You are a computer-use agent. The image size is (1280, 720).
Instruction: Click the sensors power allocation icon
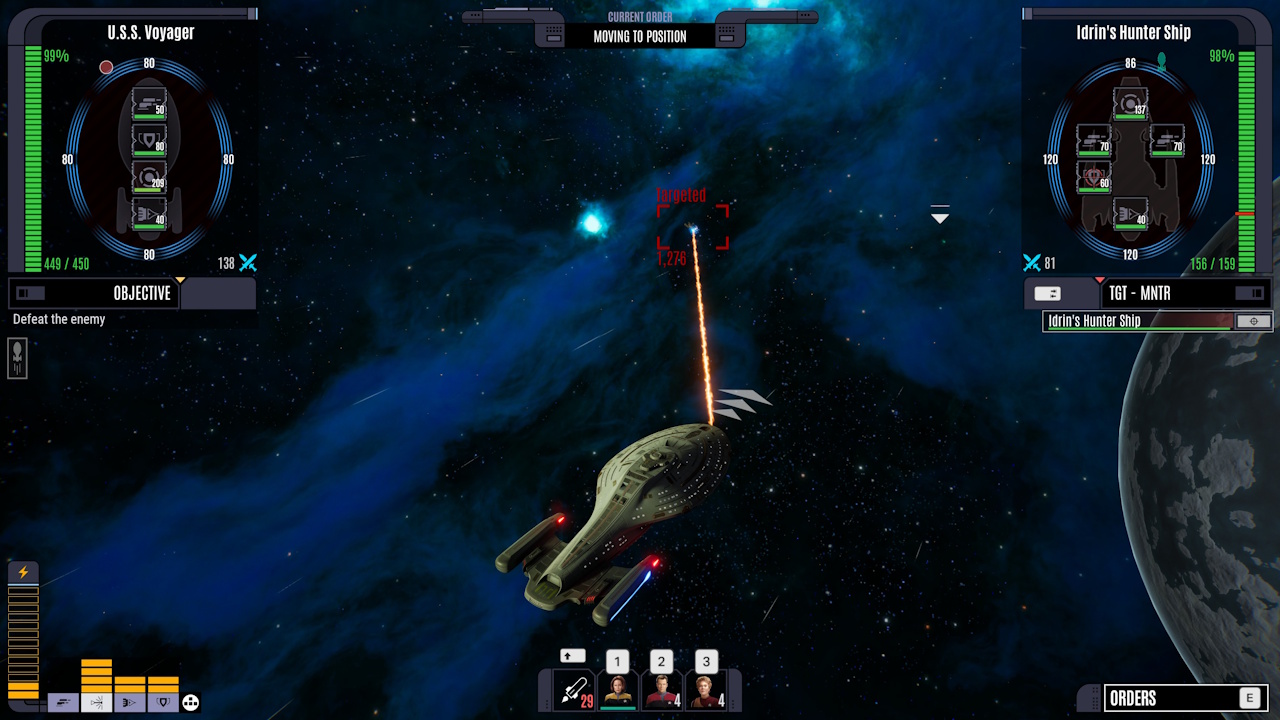tap(97, 702)
